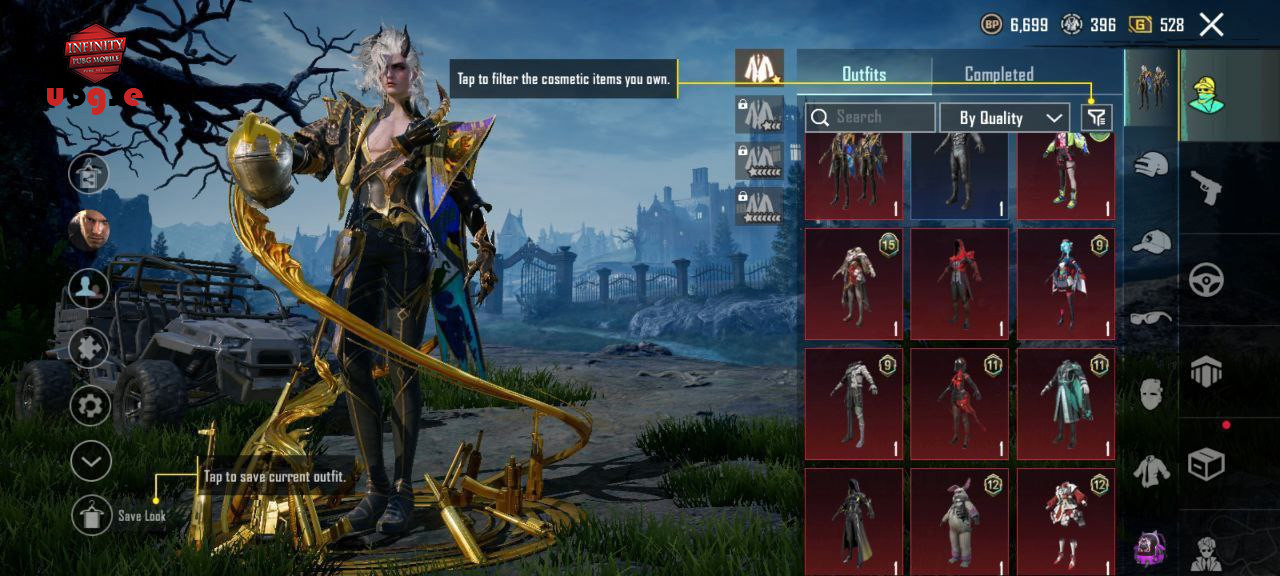This screenshot has height=576, width=1280.
Task: Select the Outfits tab
Action: pyautogui.click(x=864, y=74)
